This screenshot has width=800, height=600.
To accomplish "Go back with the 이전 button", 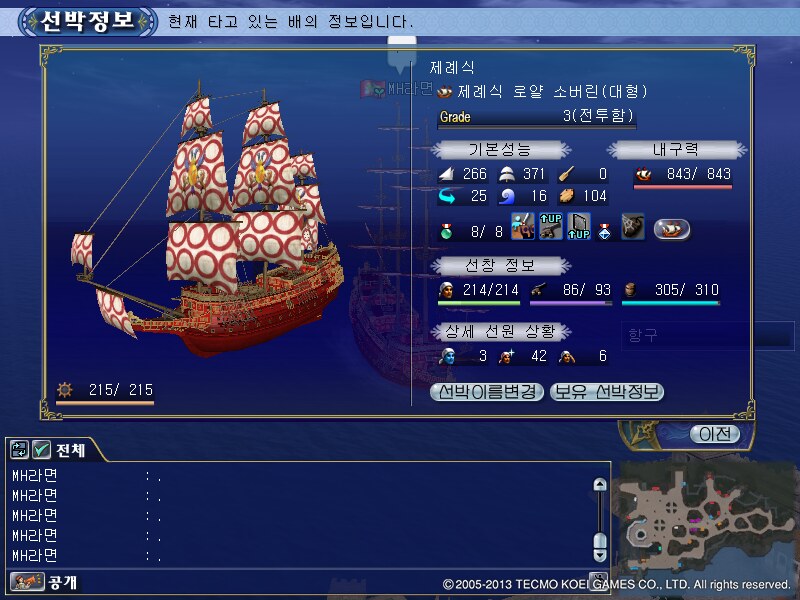I will tap(714, 434).
